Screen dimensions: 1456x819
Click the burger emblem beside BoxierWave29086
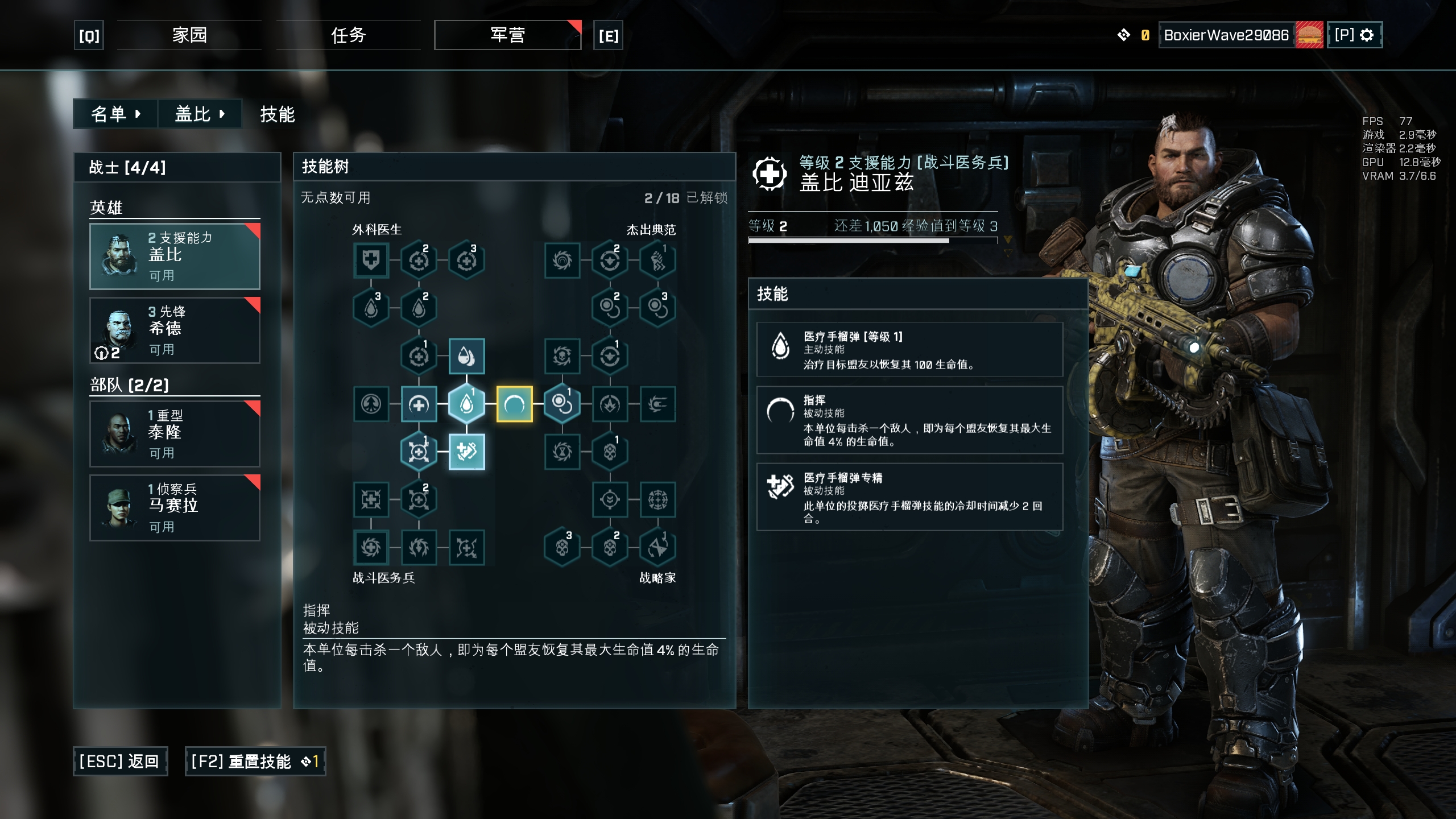point(1308,35)
